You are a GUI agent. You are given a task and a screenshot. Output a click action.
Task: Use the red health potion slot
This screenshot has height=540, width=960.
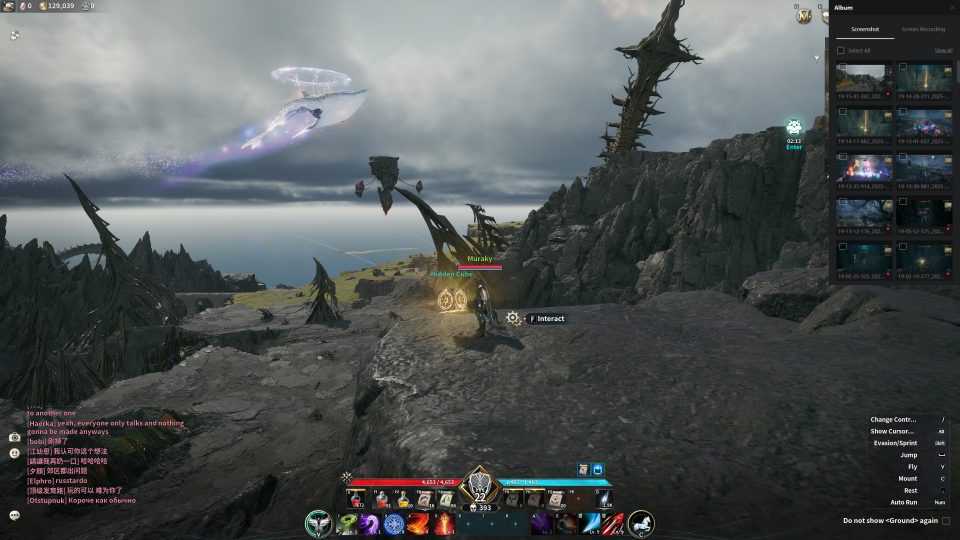pos(382,498)
